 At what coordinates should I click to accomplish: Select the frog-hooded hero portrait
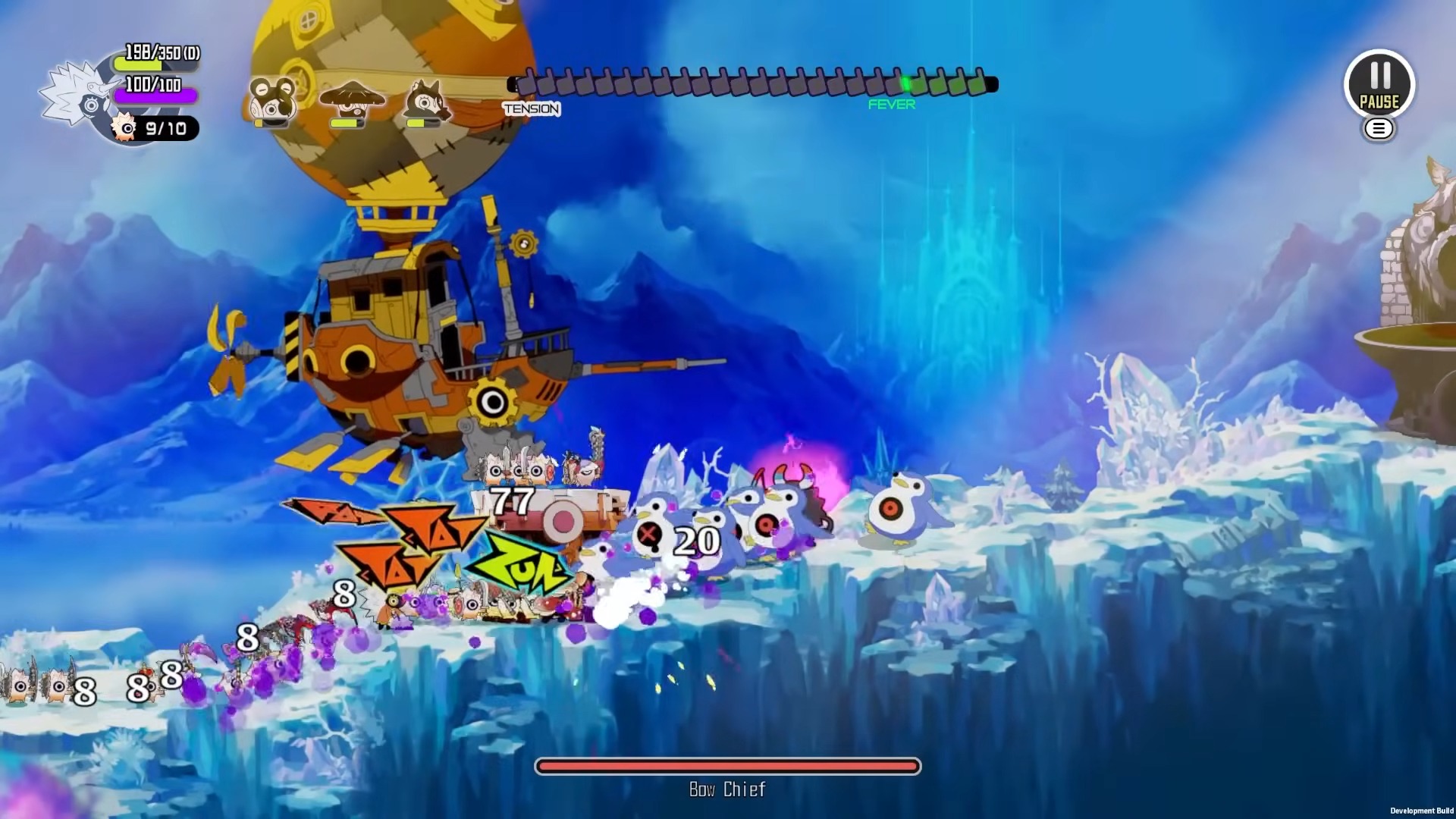(271, 101)
